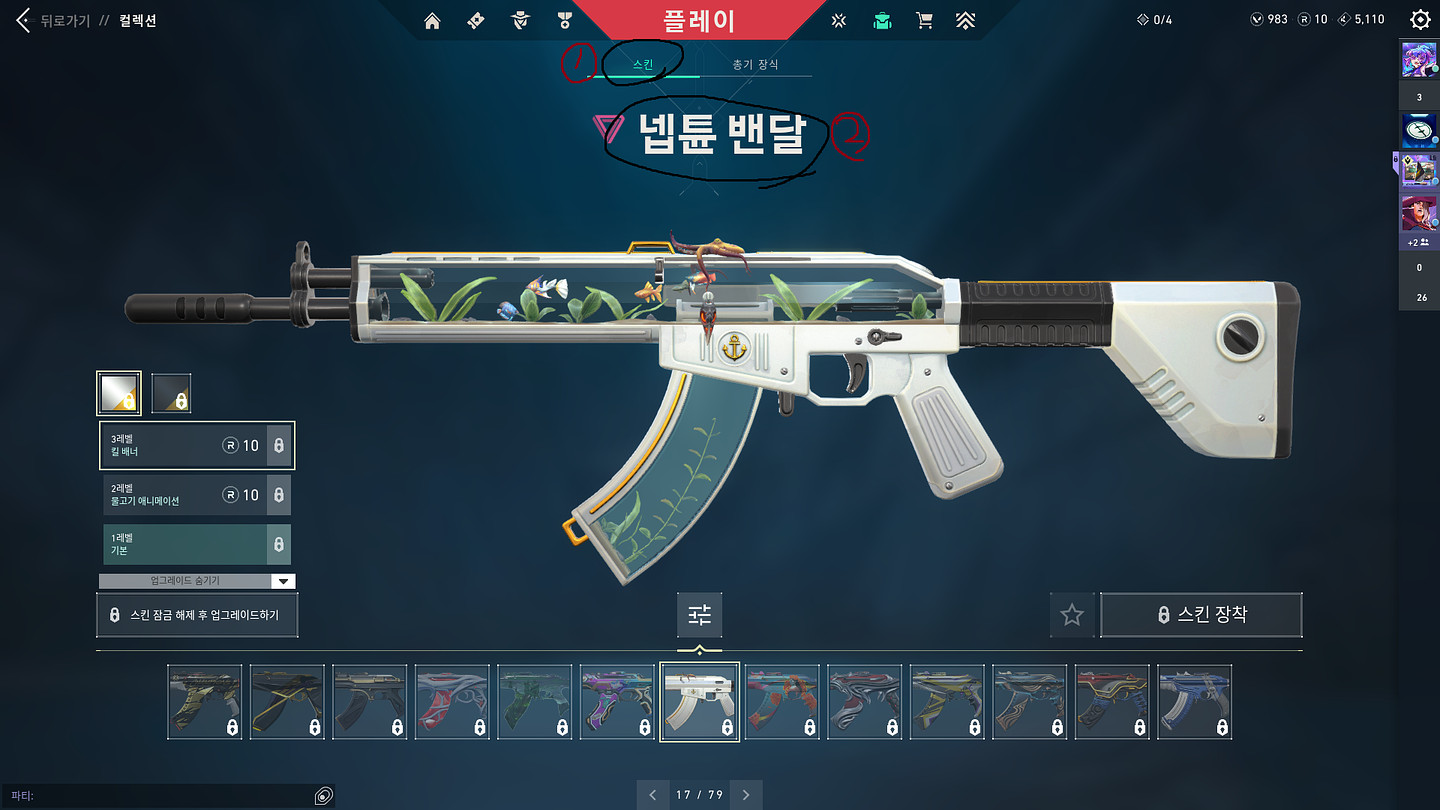Click 스킨 잠금 해제 후 업그레이드하기 button

(x=197, y=615)
